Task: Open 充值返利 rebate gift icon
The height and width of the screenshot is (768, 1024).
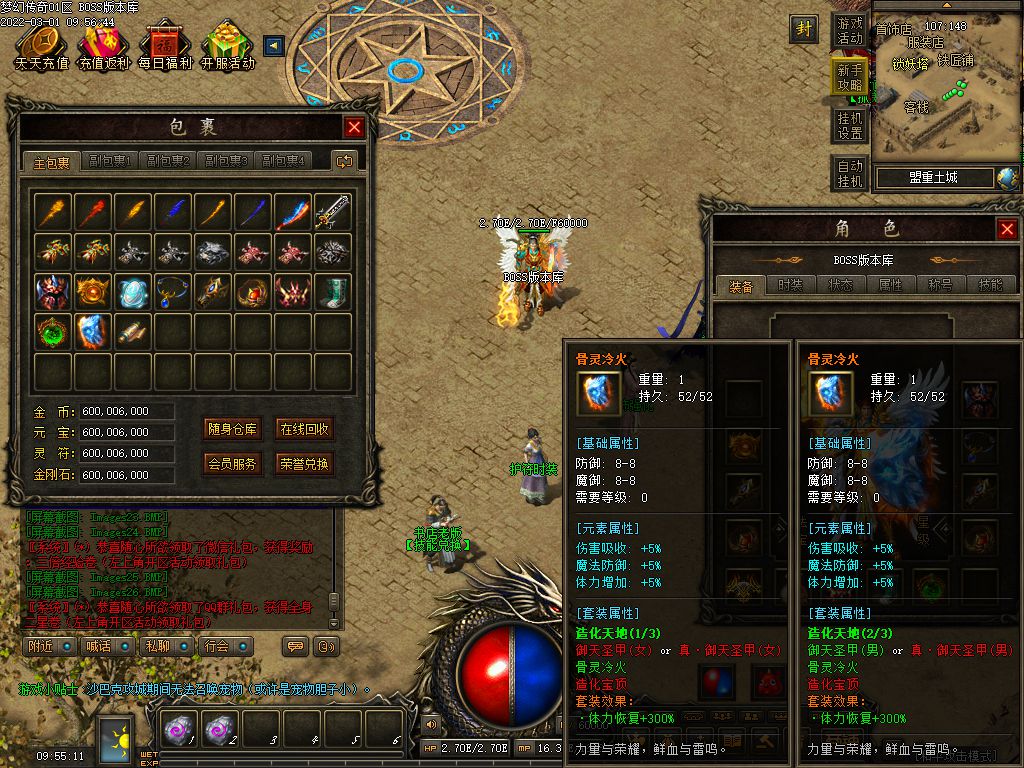Action: [104, 48]
